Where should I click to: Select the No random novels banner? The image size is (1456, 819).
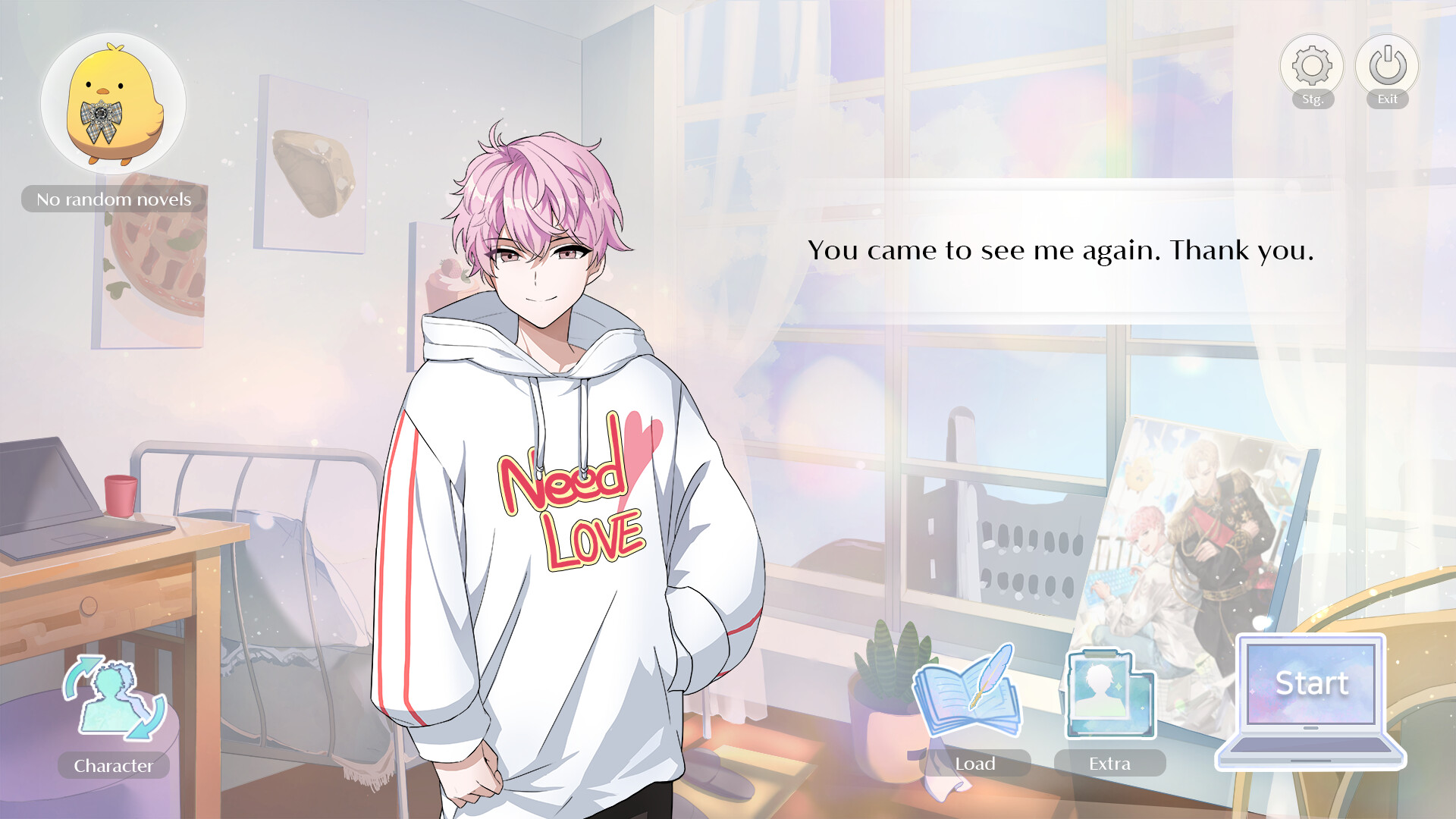[114, 199]
